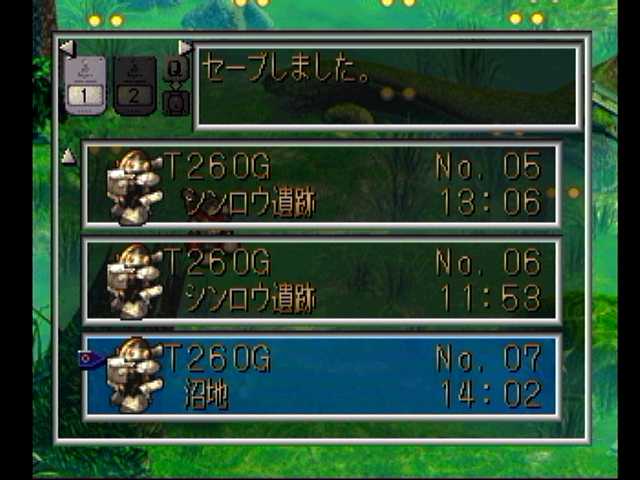This screenshot has height=480, width=640.
Task: Select memory card slot 1
Action: tap(85, 84)
